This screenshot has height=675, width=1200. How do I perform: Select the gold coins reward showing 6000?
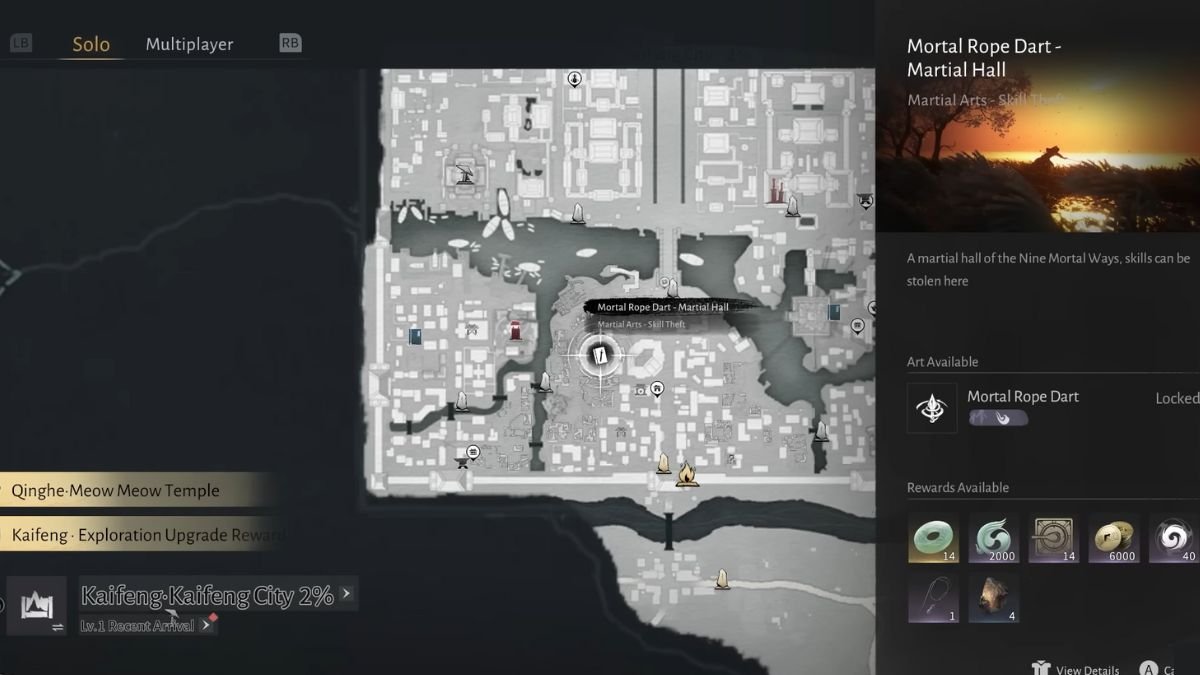(1113, 538)
